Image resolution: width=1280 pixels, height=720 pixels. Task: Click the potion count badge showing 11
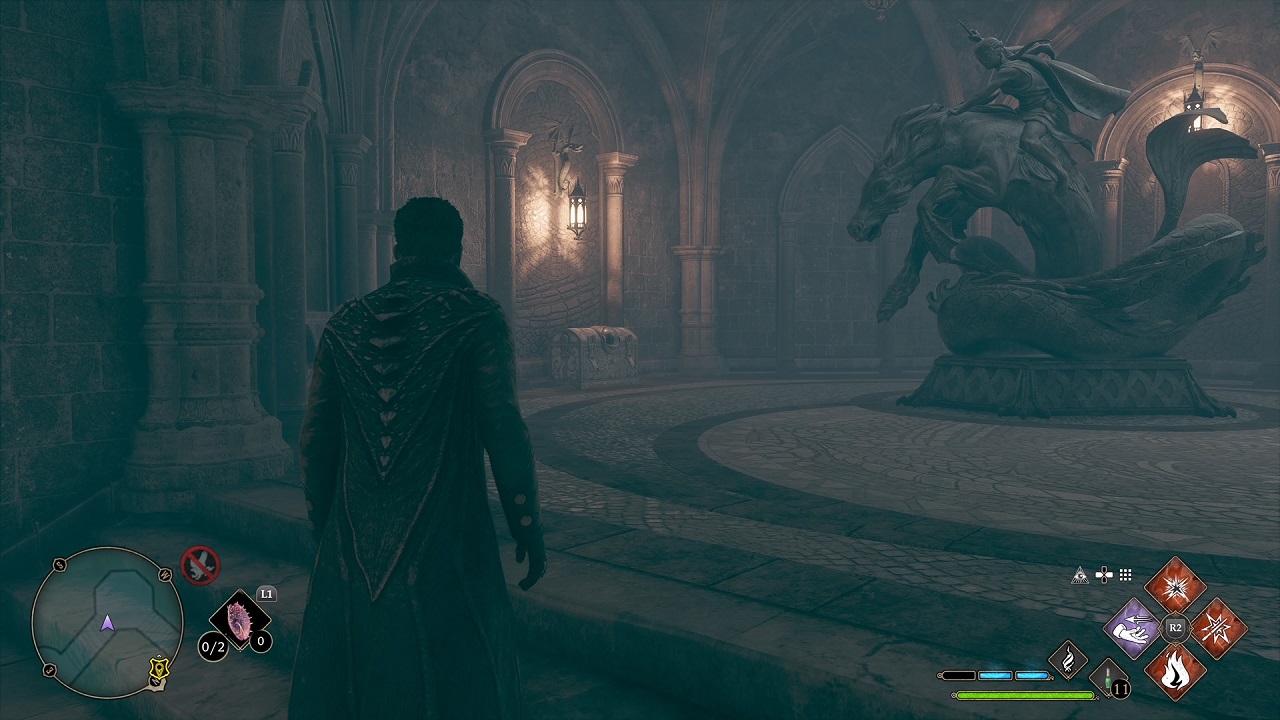click(1120, 688)
